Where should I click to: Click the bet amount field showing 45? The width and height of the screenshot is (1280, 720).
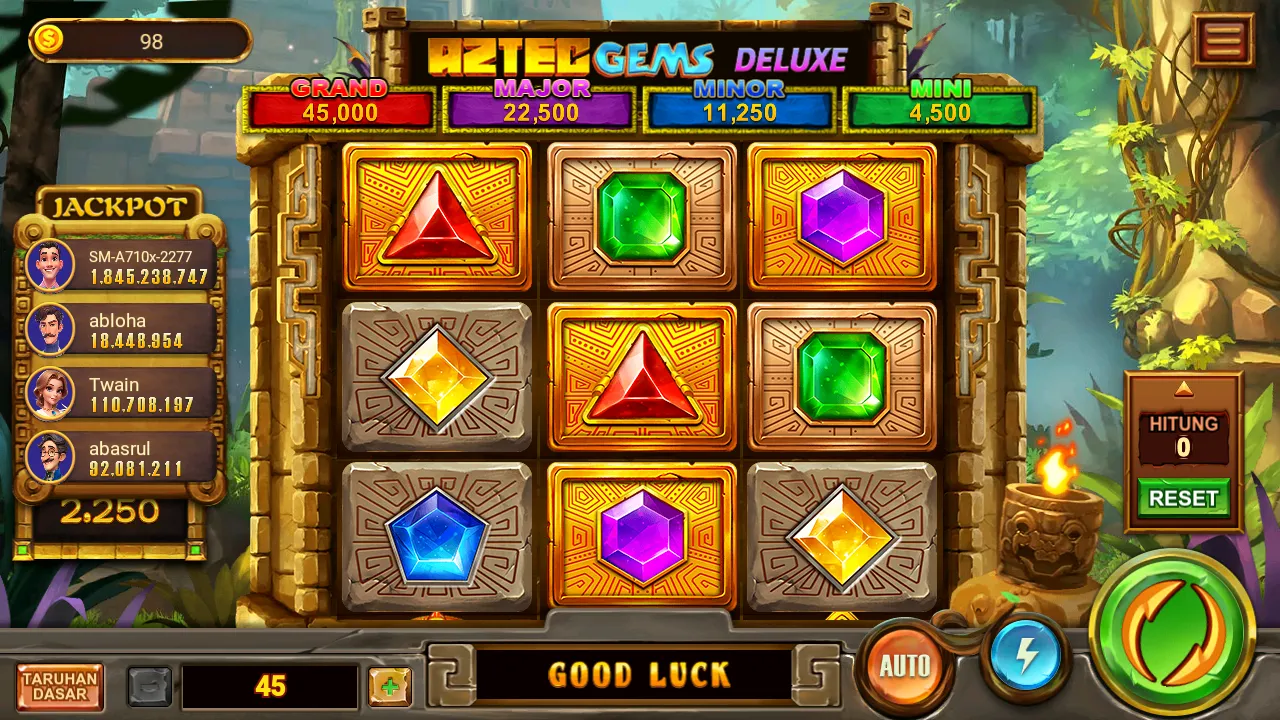[x=270, y=687]
